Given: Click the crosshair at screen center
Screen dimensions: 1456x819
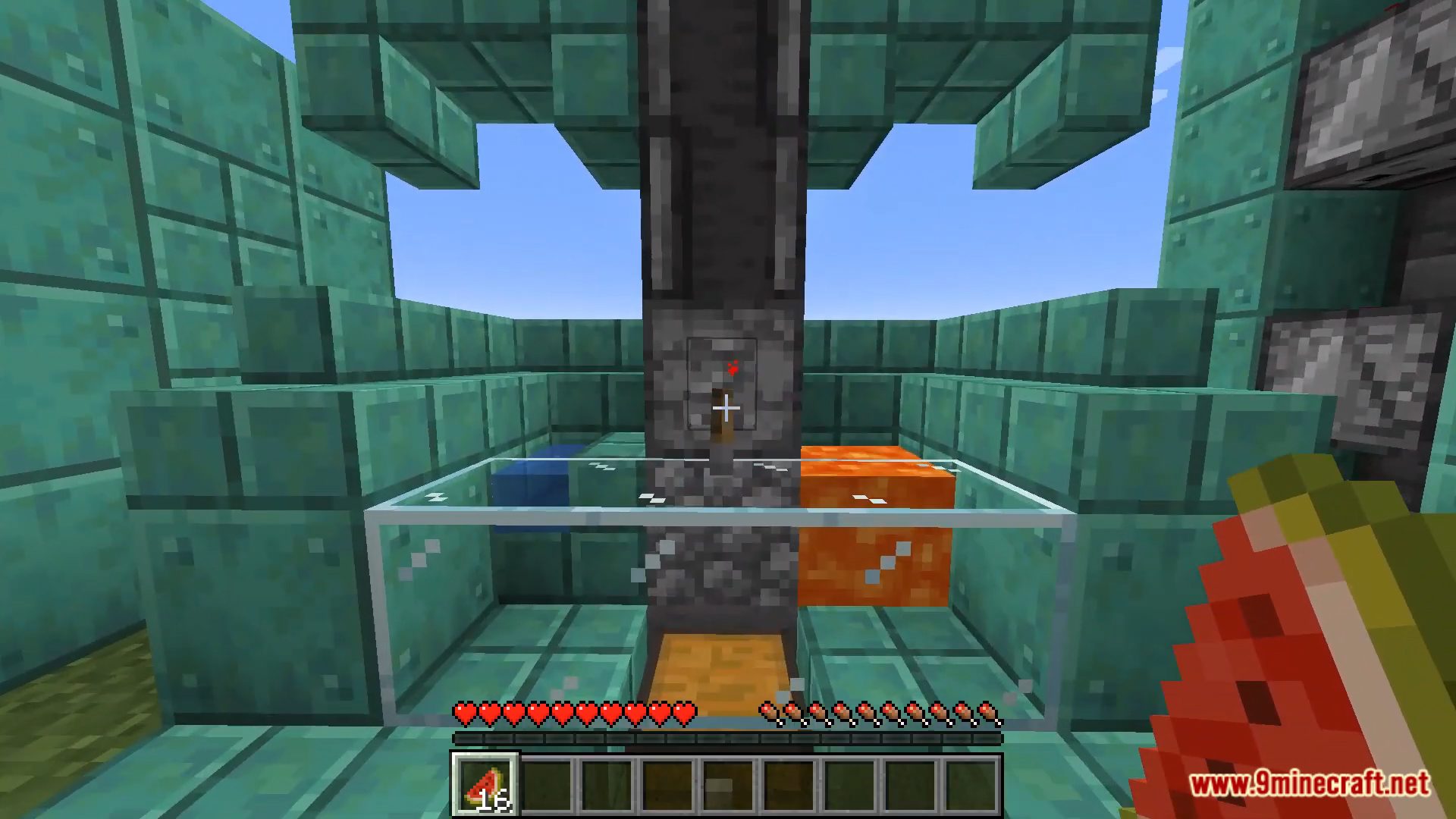Looking at the screenshot, I should click(x=728, y=408).
